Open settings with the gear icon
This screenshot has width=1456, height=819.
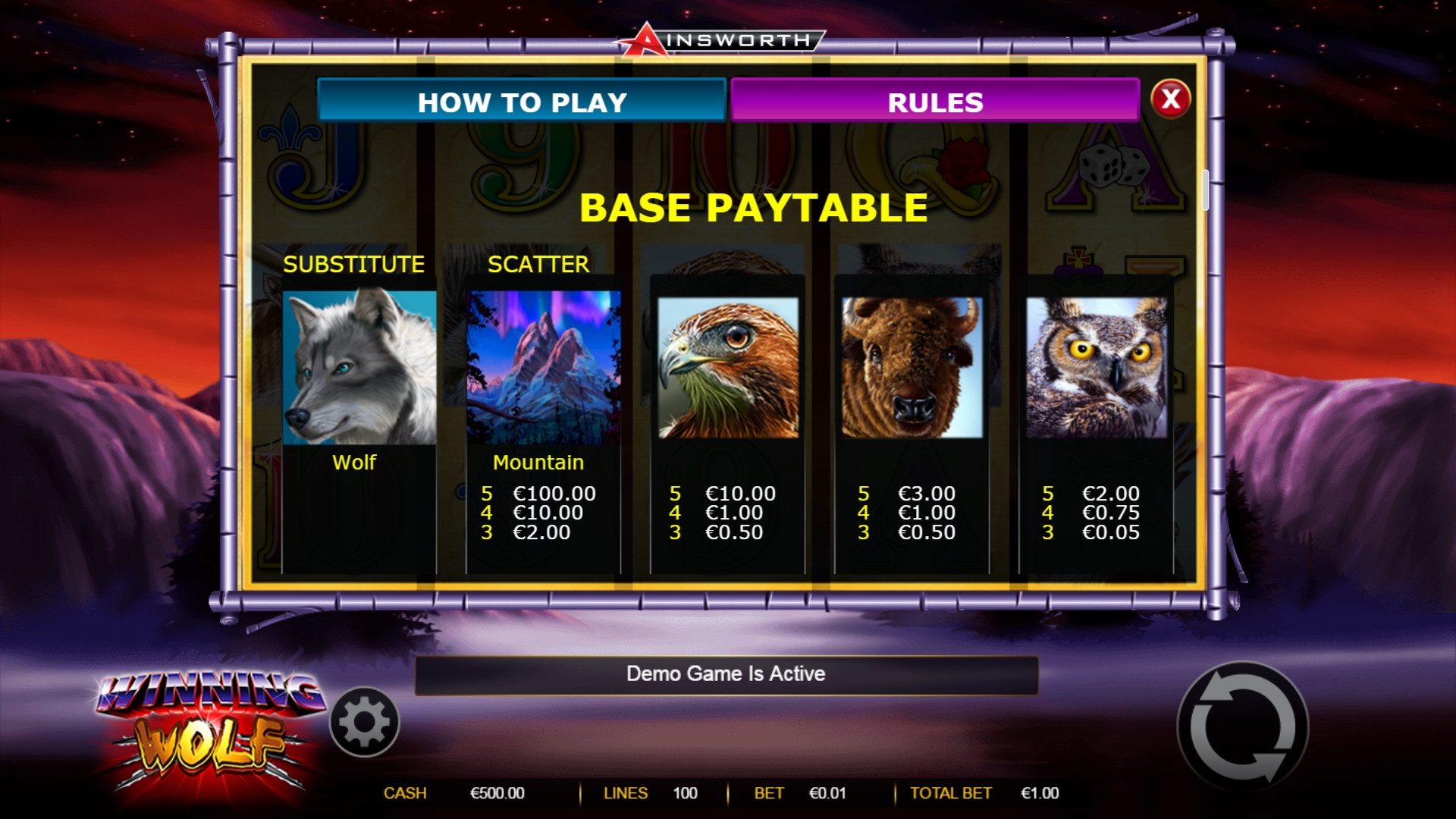click(365, 722)
